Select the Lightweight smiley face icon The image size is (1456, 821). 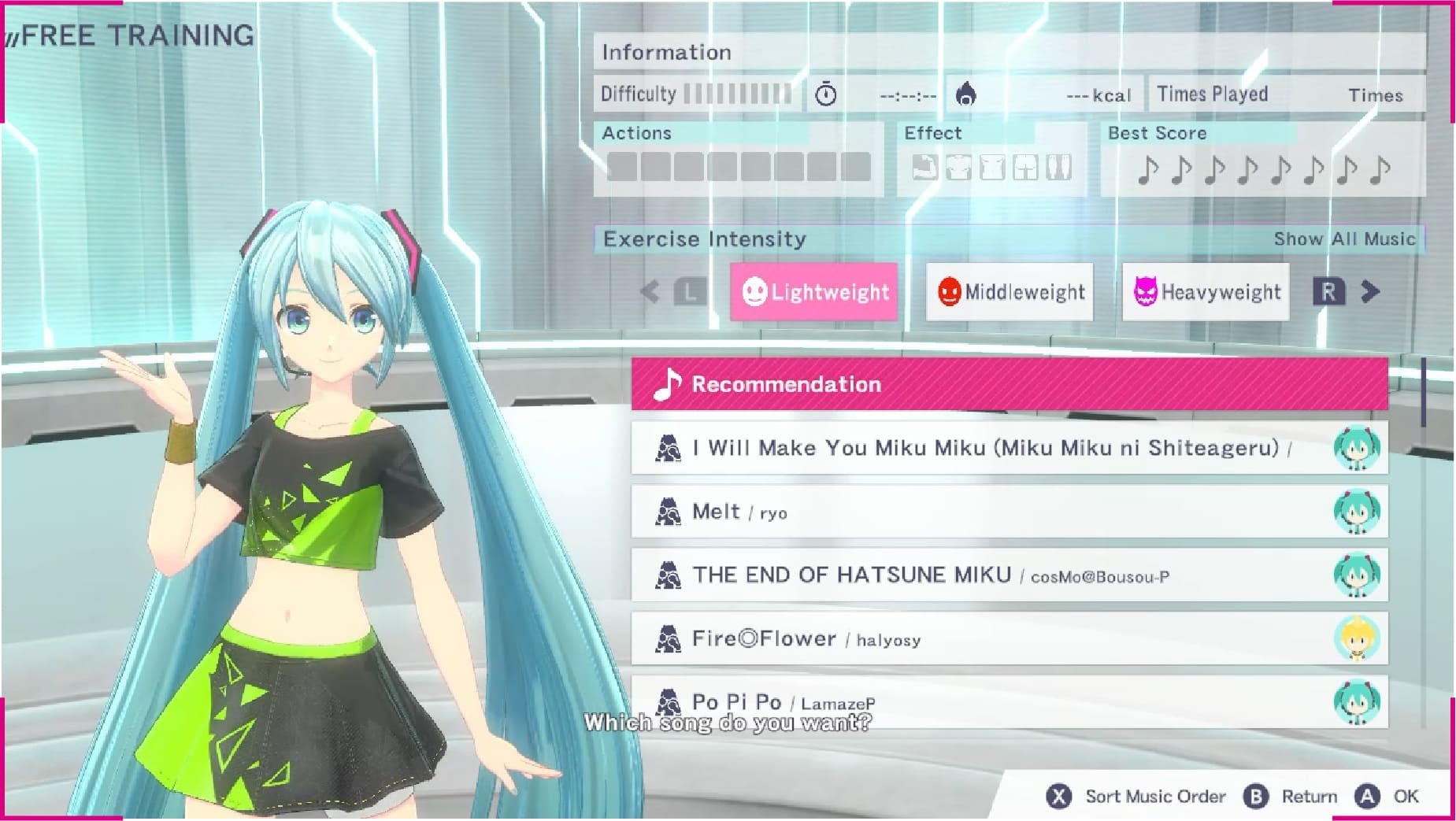(x=754, y=291)
